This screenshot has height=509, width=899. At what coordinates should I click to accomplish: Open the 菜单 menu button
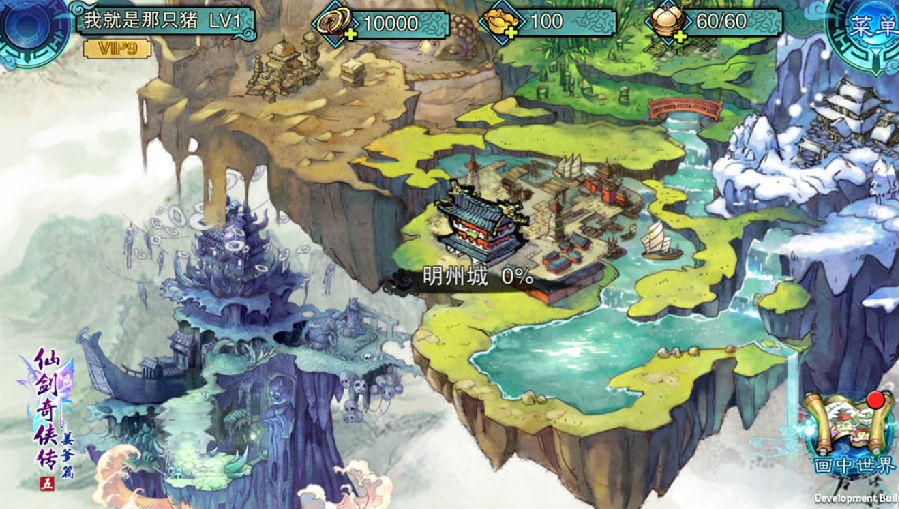pos(863,28)
